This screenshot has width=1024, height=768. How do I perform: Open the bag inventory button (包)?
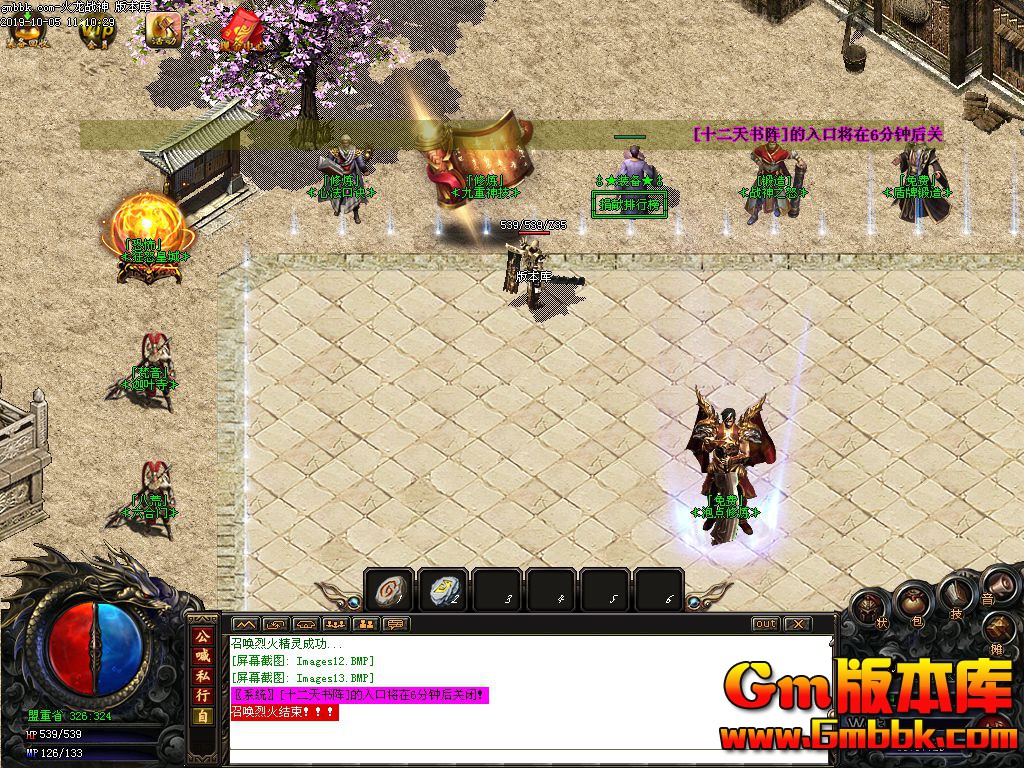(x=913, y=603)
